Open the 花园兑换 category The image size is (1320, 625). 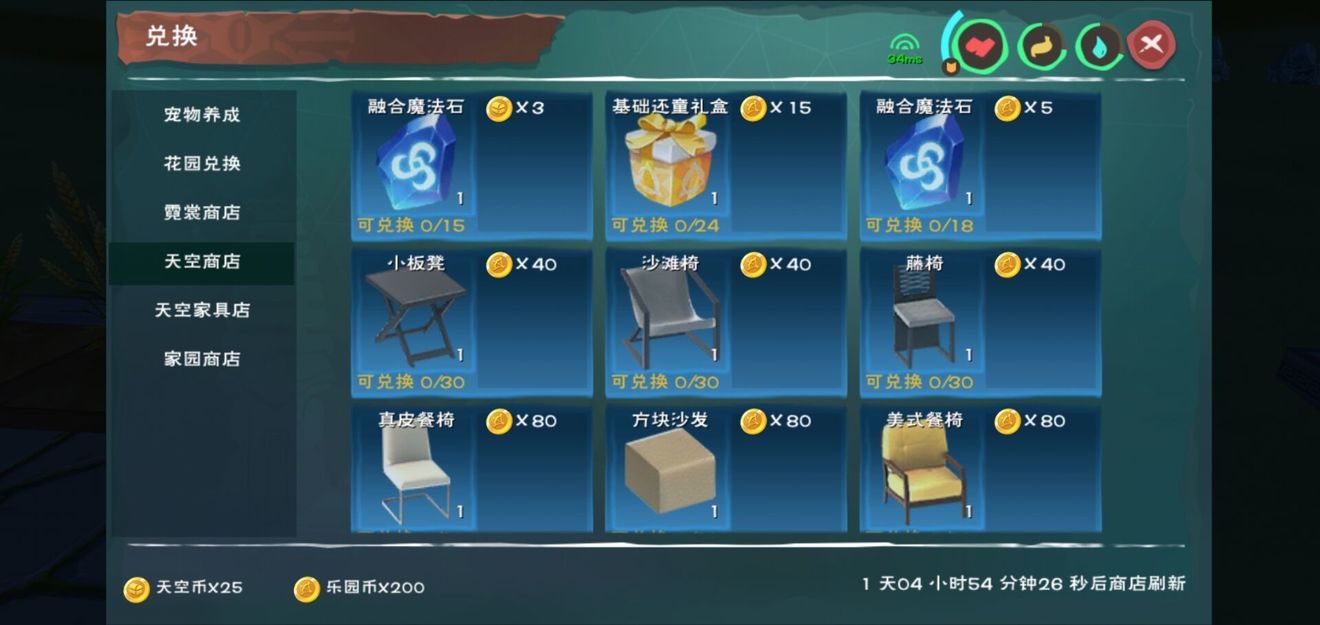point(202,163)
